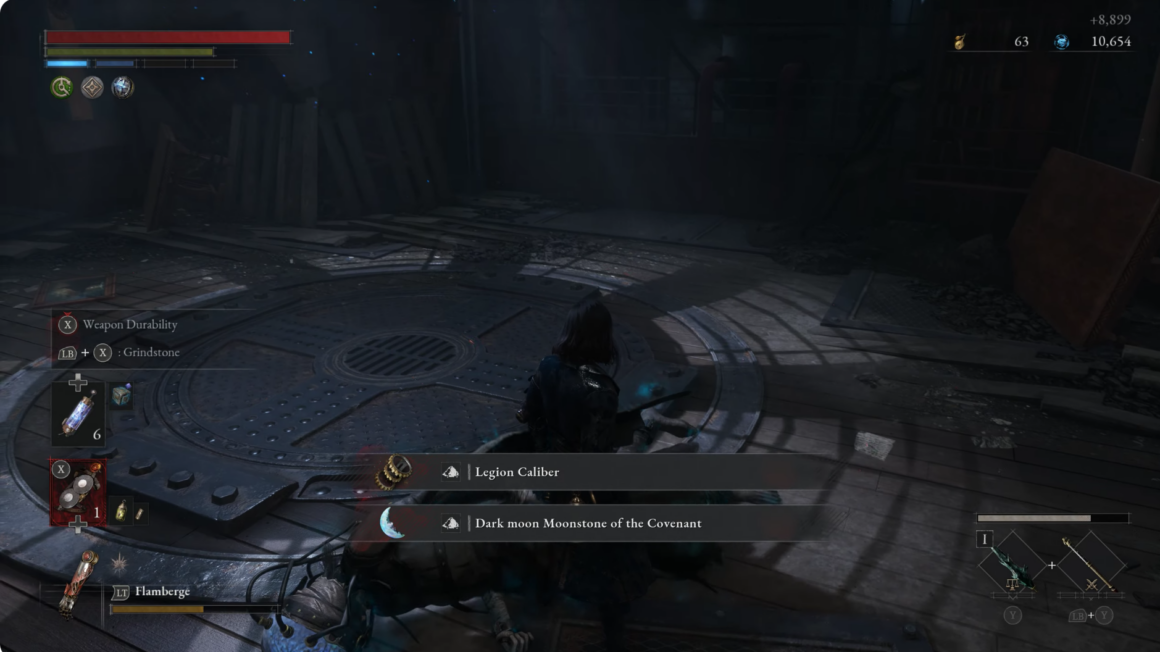Screen dimensions: 1160x652
Task: Select the green blade weapon slot
Action: pyautogui.click(x=1011, y=567)
